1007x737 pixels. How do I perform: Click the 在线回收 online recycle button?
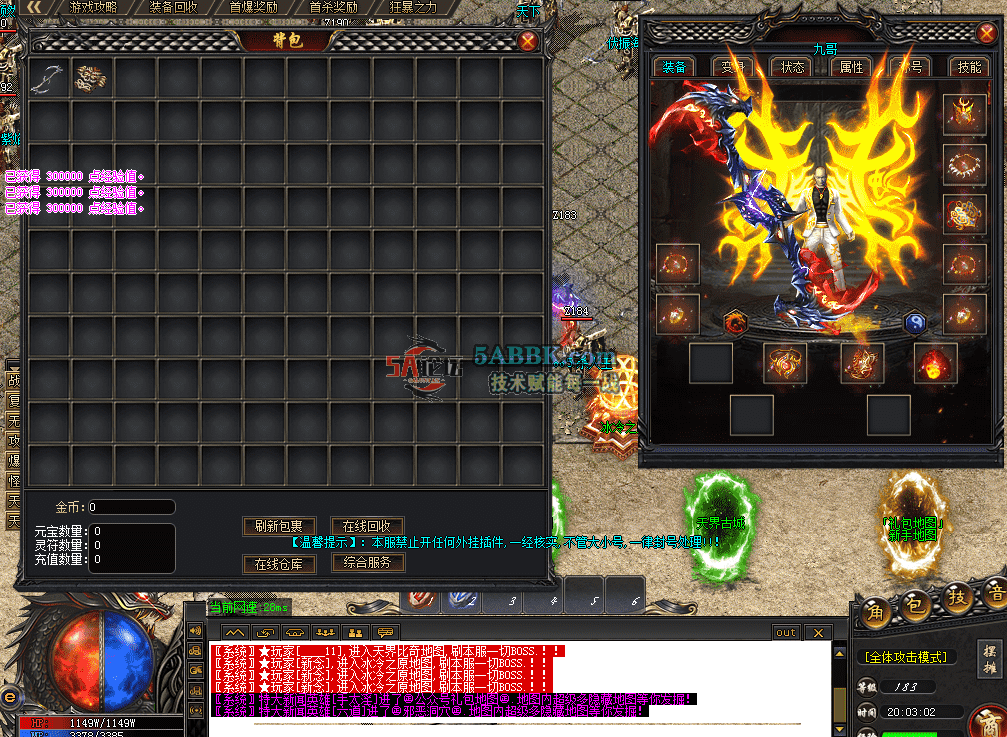pyautogui.click(x=367, y=526)
